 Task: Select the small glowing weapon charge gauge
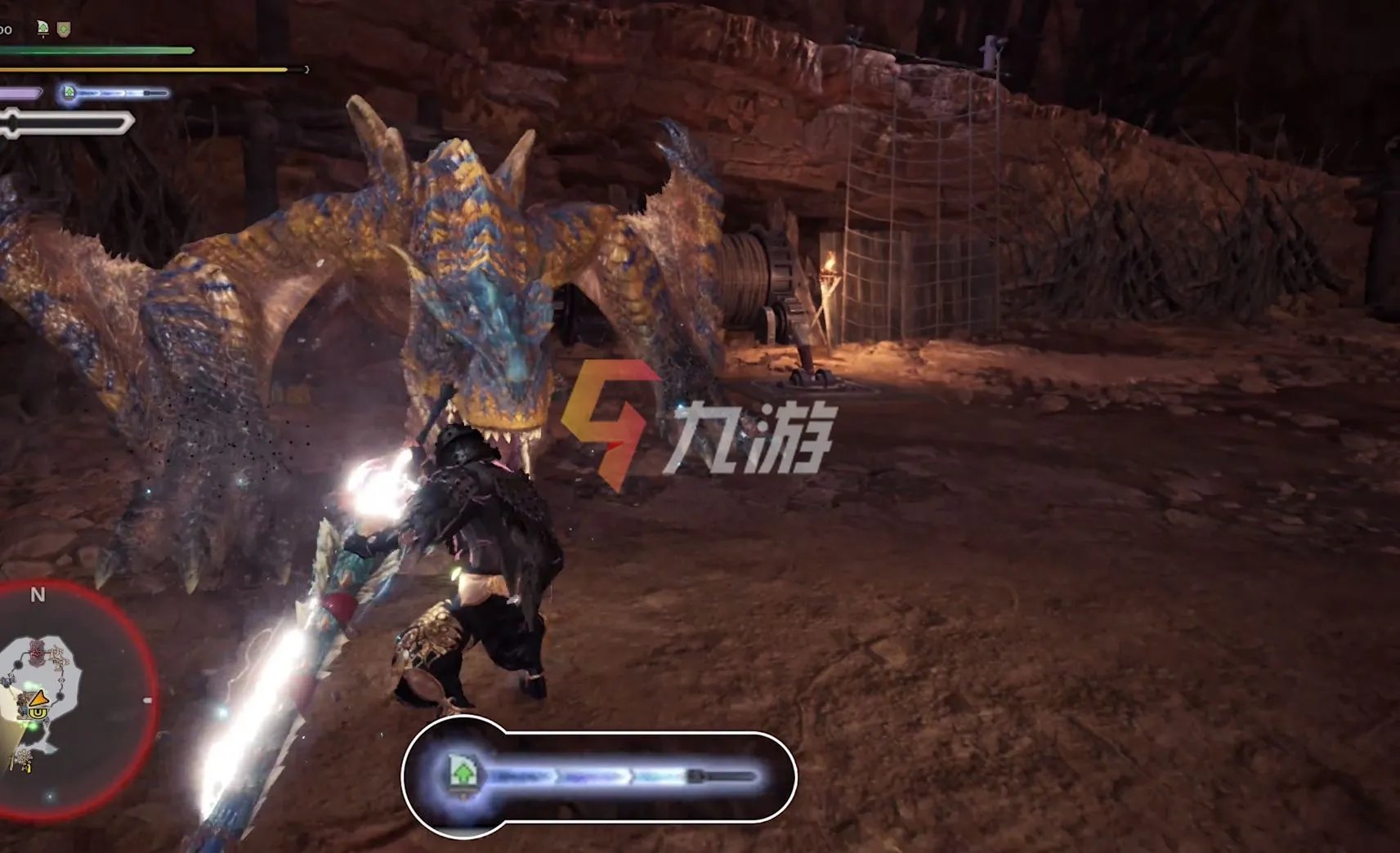pyautogui.click(x=114, y=93)
